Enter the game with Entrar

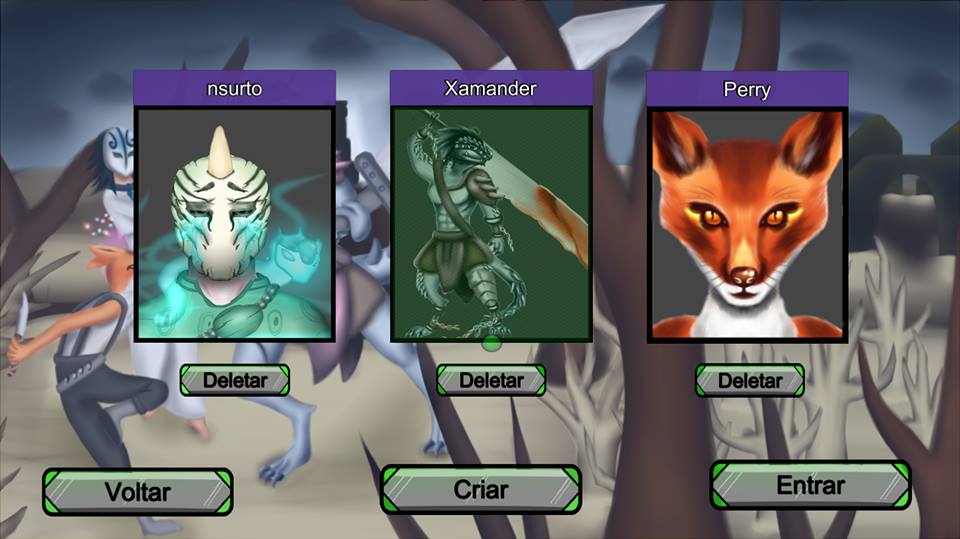pyautogui.click(x=810, y=486)
